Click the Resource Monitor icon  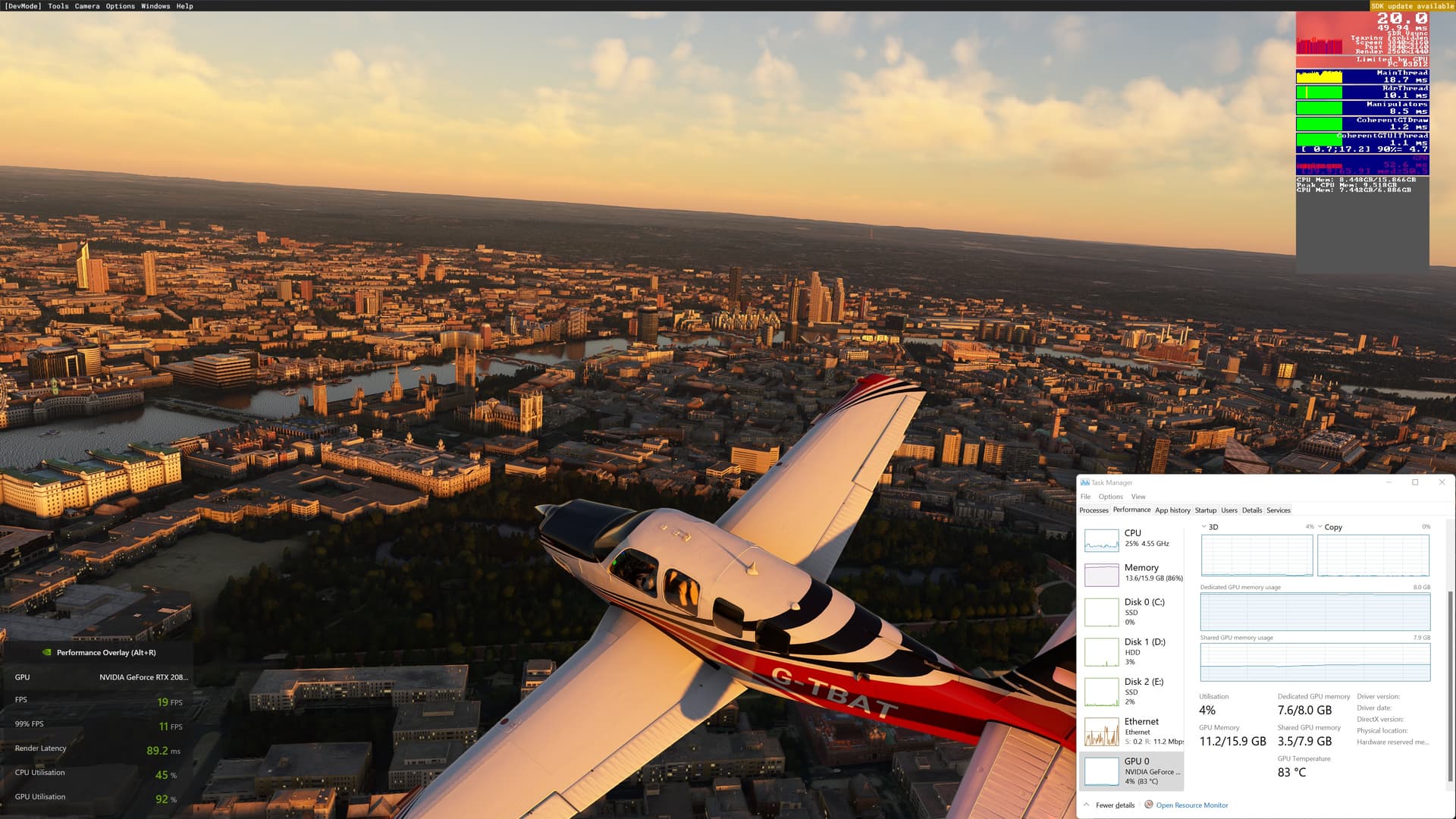pos(1150,805)
